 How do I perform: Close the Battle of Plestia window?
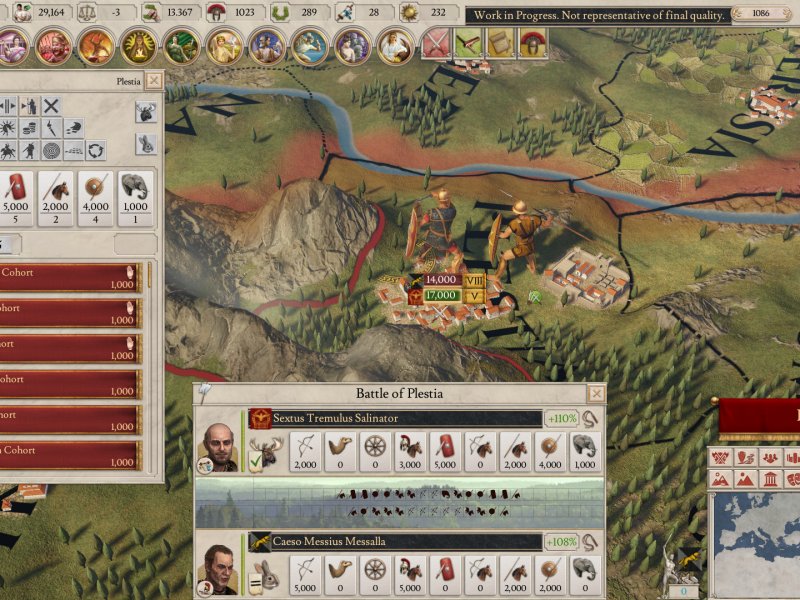(596, 394)
